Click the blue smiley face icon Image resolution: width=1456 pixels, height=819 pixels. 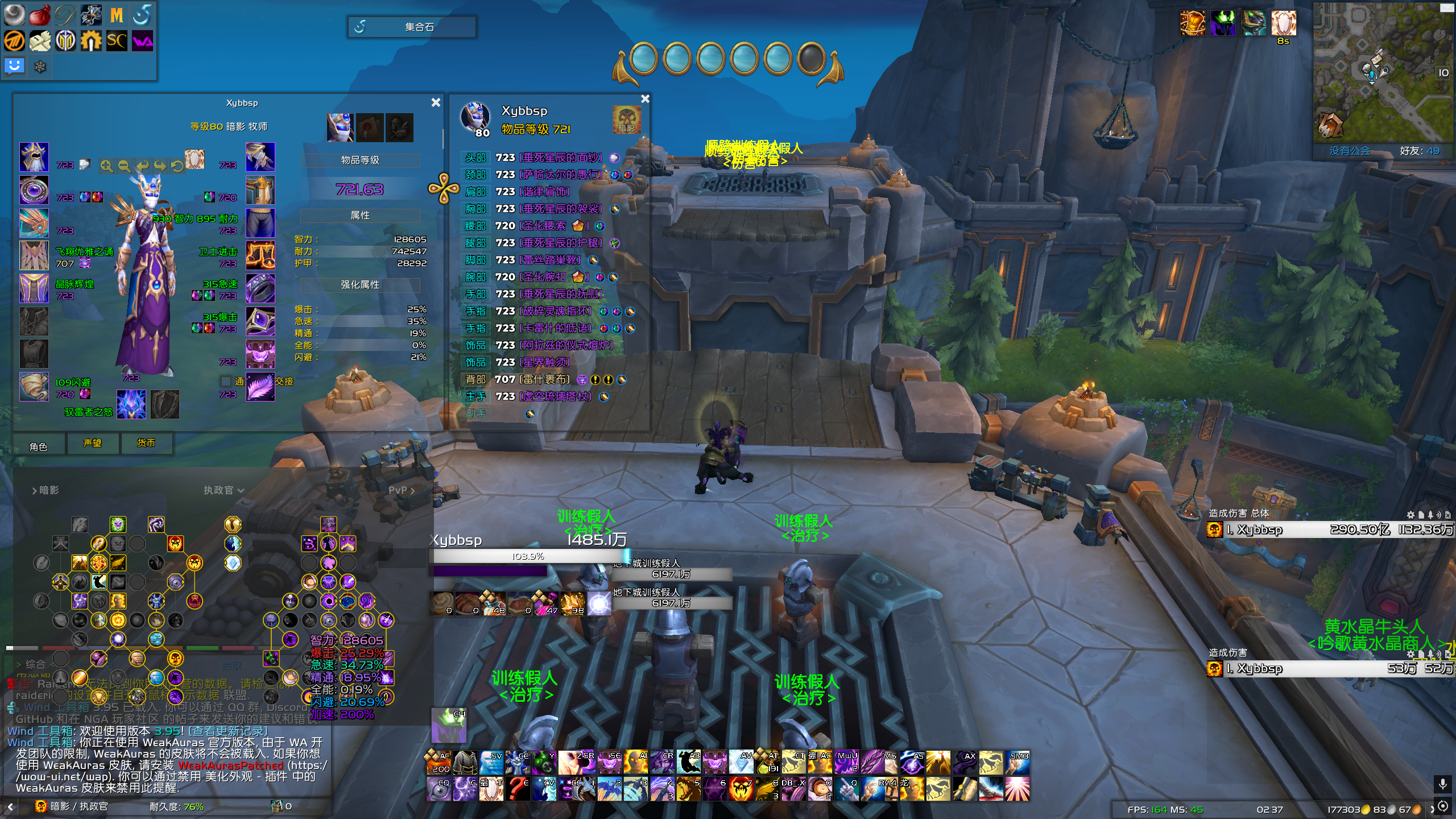coord(14,66)
